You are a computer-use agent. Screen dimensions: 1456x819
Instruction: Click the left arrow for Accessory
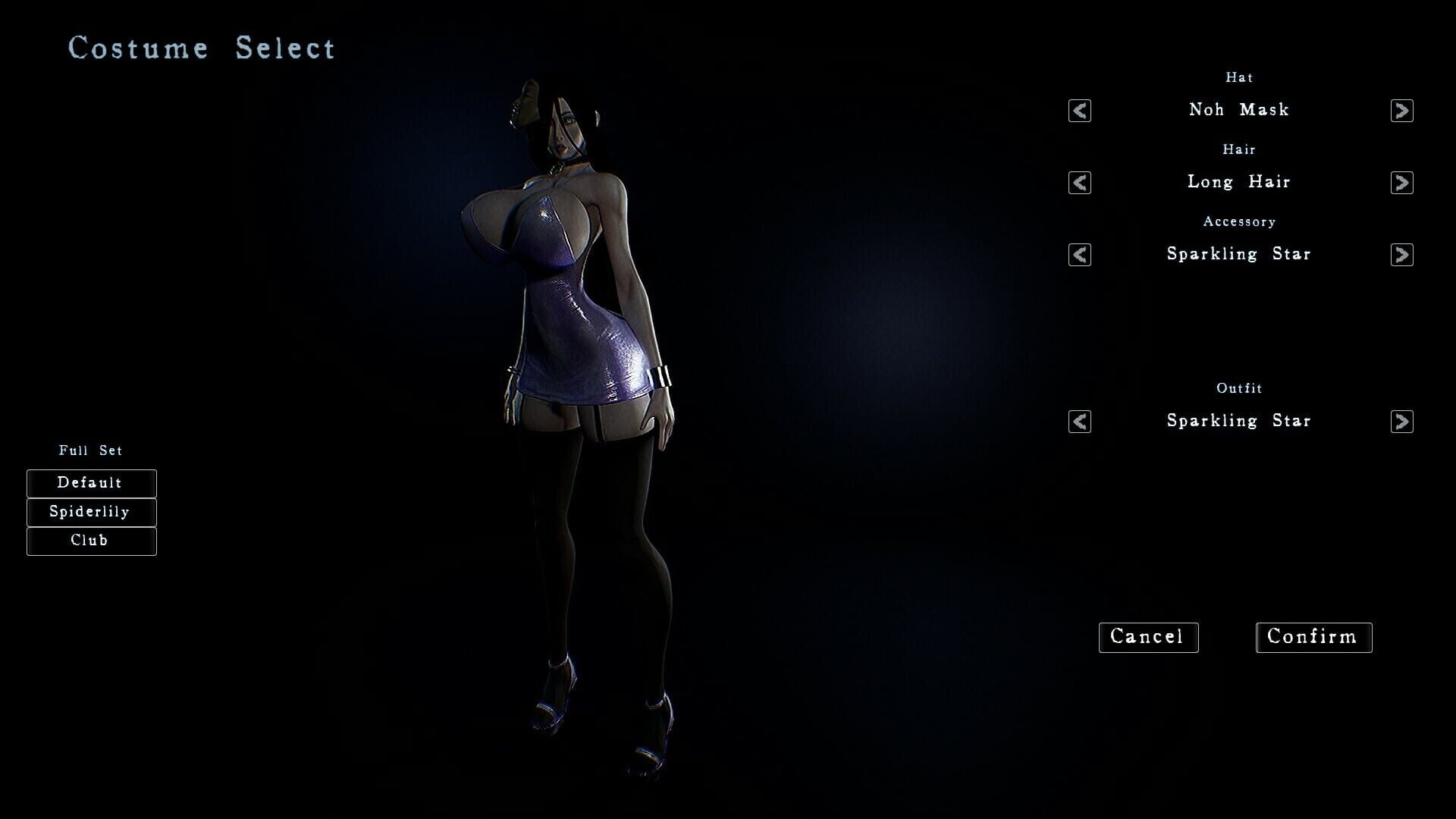pos(1078,255)
